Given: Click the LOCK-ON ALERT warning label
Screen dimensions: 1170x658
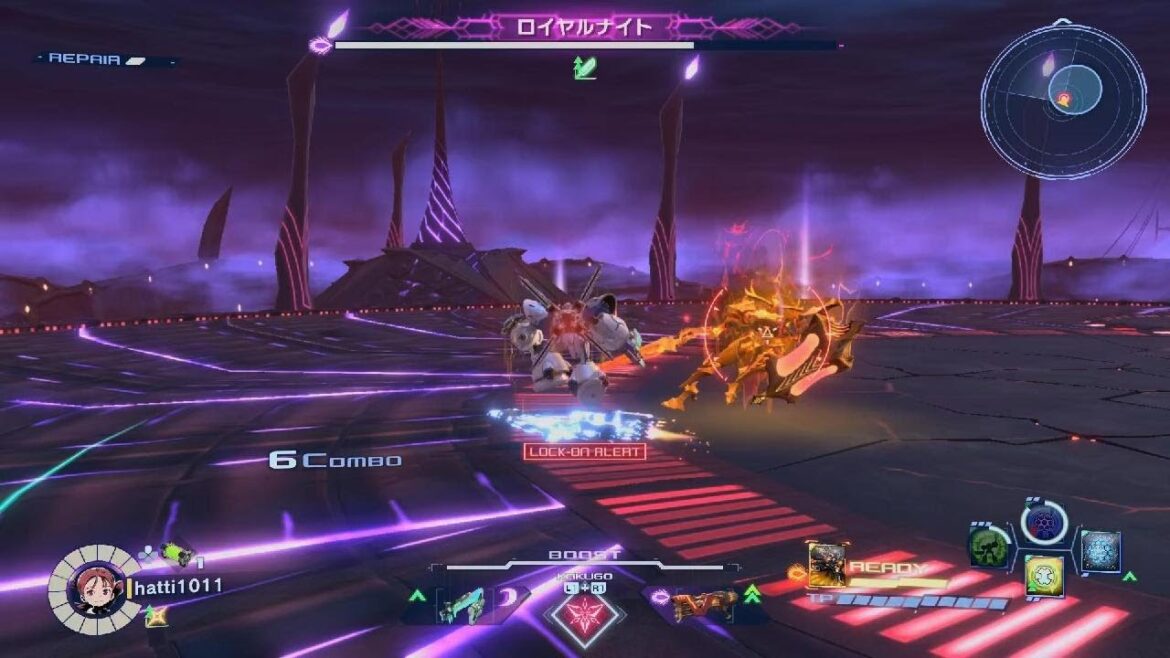Looking at the screenshot, I should tap(584, 451).
